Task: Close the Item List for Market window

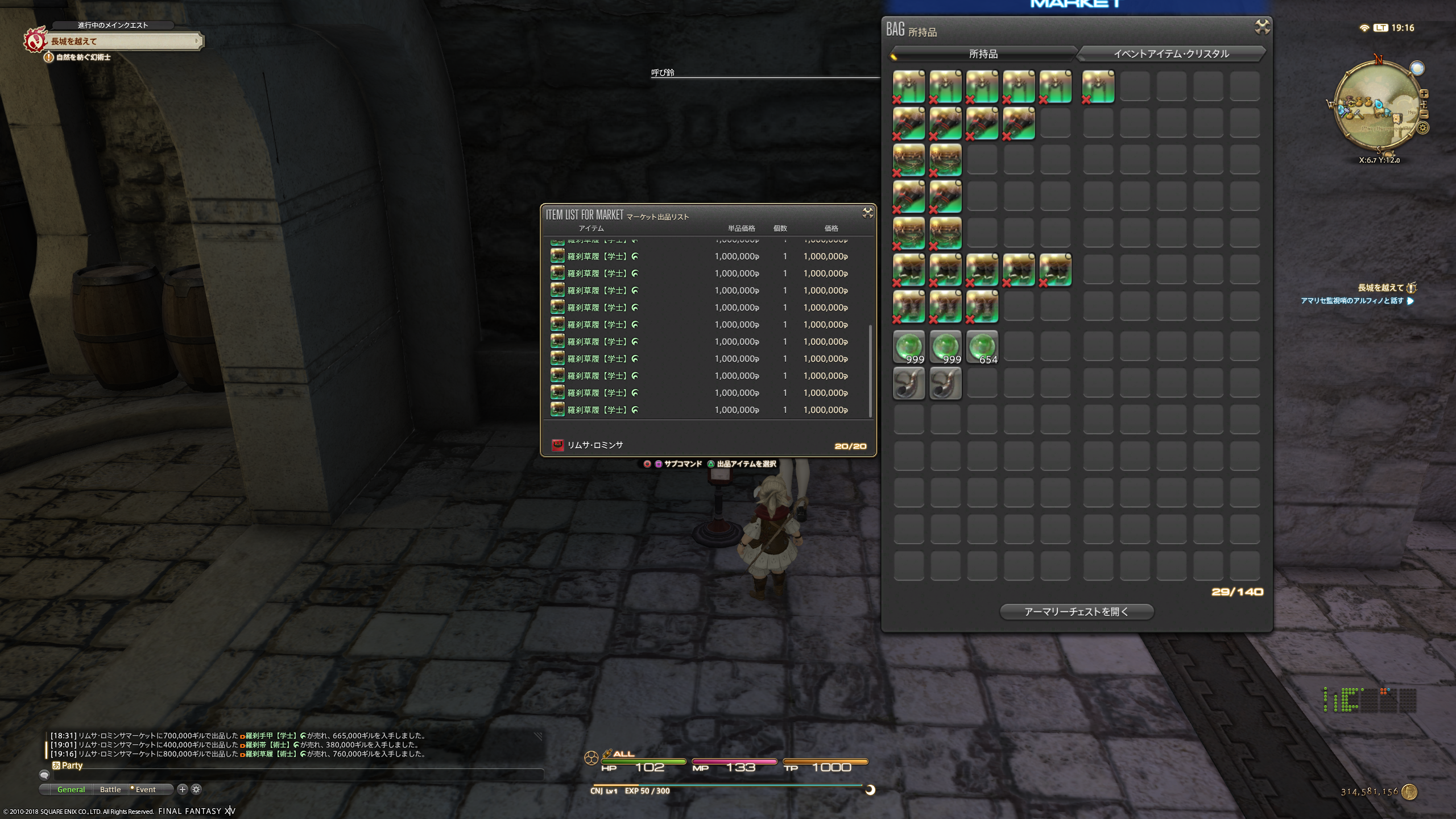Action: tap(867, 213)
